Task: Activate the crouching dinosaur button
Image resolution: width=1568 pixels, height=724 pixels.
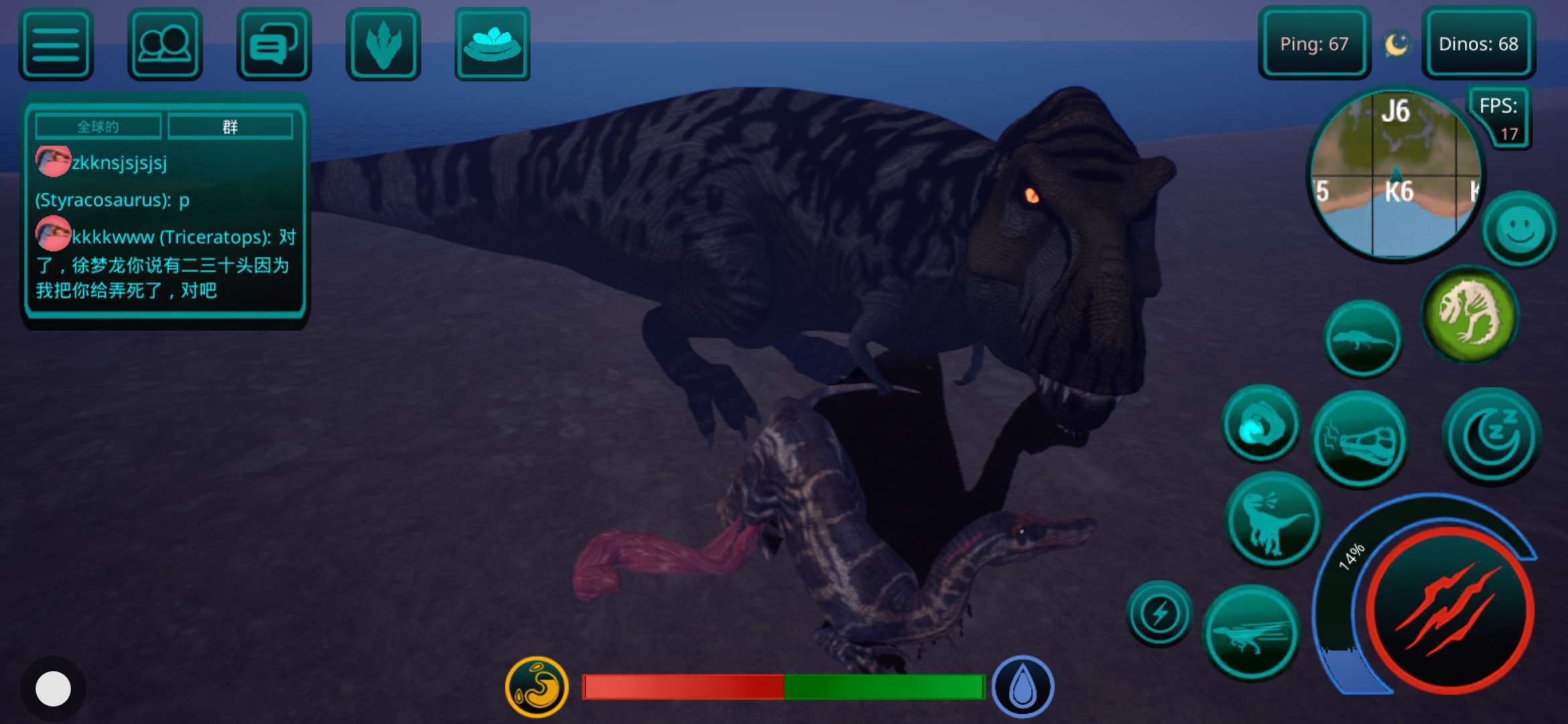Action: [x=1362, y=339]
